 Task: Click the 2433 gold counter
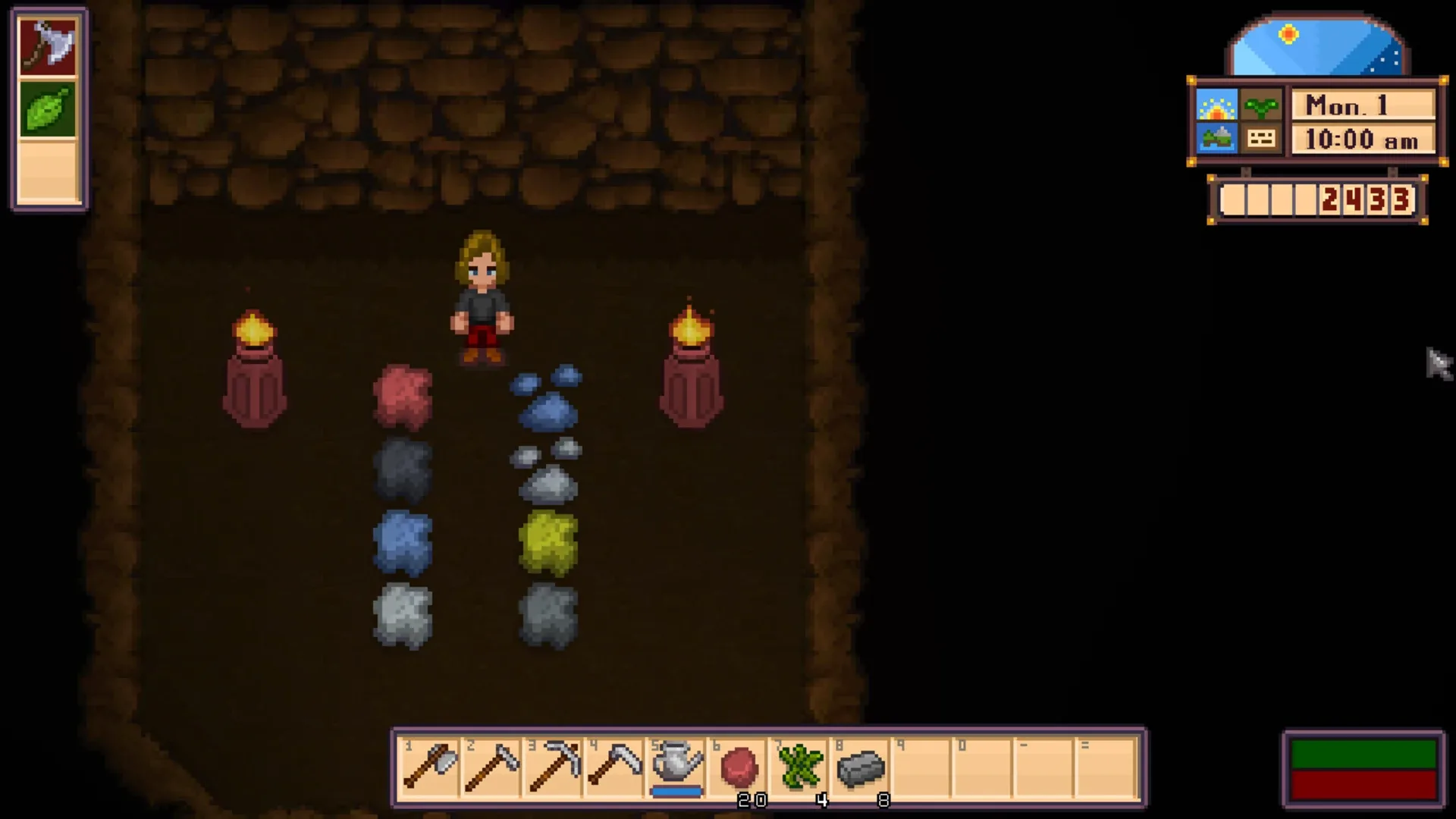[x=1365, y=199]
